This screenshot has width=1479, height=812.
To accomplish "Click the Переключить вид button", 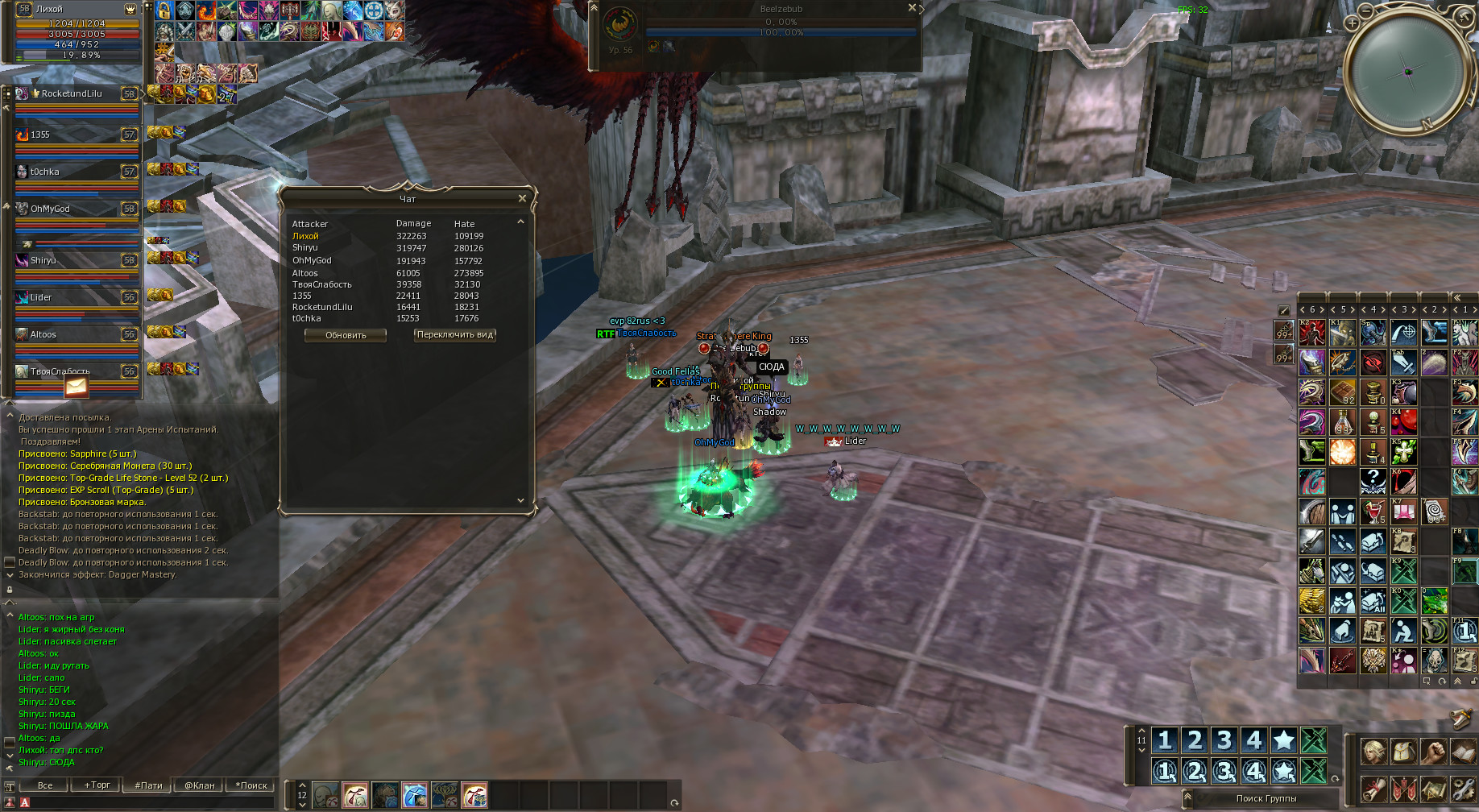I will click(x=455, y=335).
